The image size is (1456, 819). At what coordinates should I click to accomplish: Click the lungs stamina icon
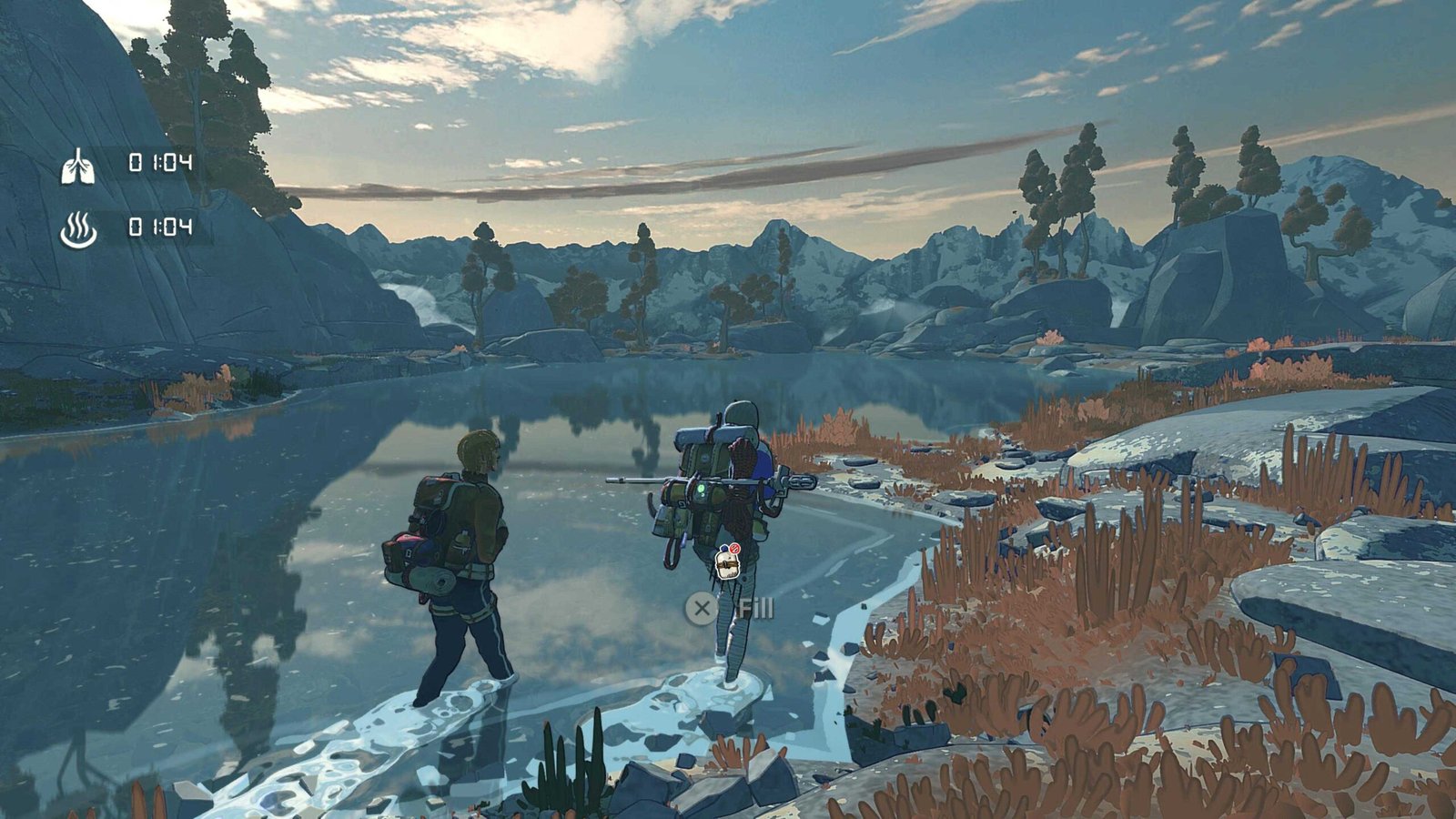point(77,166)
